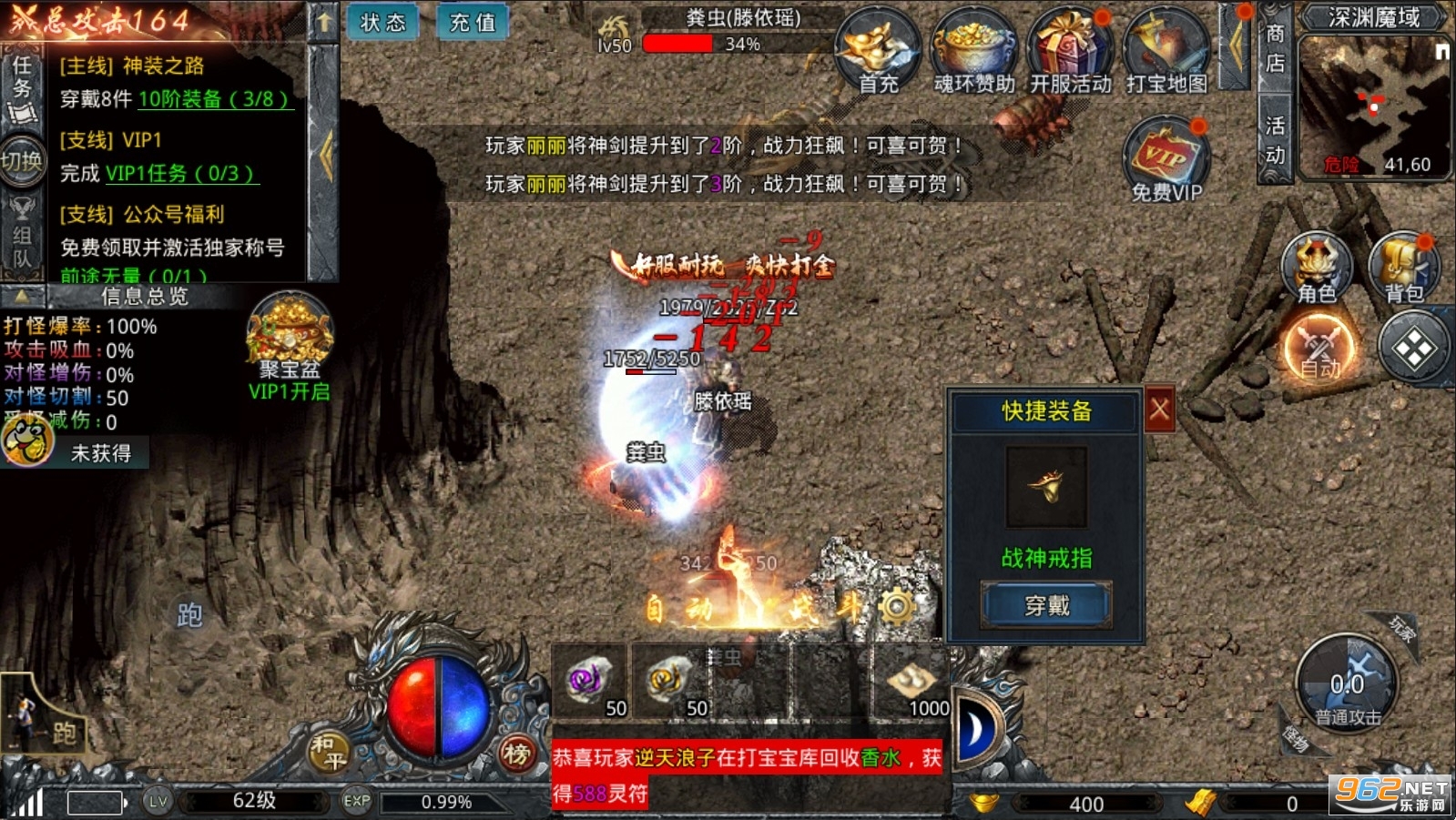Open the 背包 backpack icon

coord(1402,264)
